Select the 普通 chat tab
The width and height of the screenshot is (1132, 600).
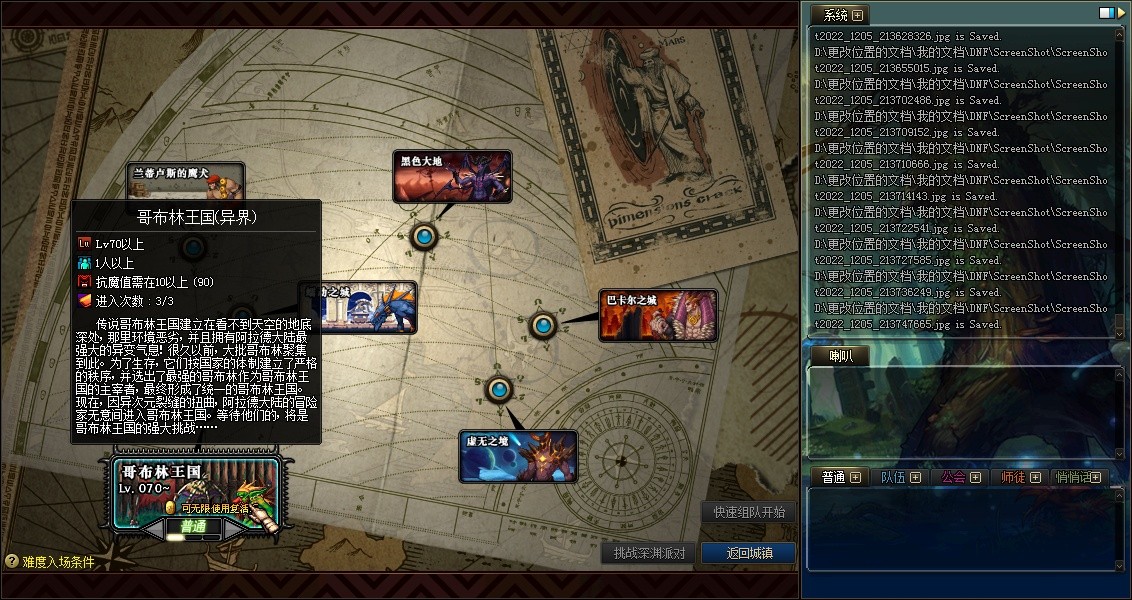[841, 477]
